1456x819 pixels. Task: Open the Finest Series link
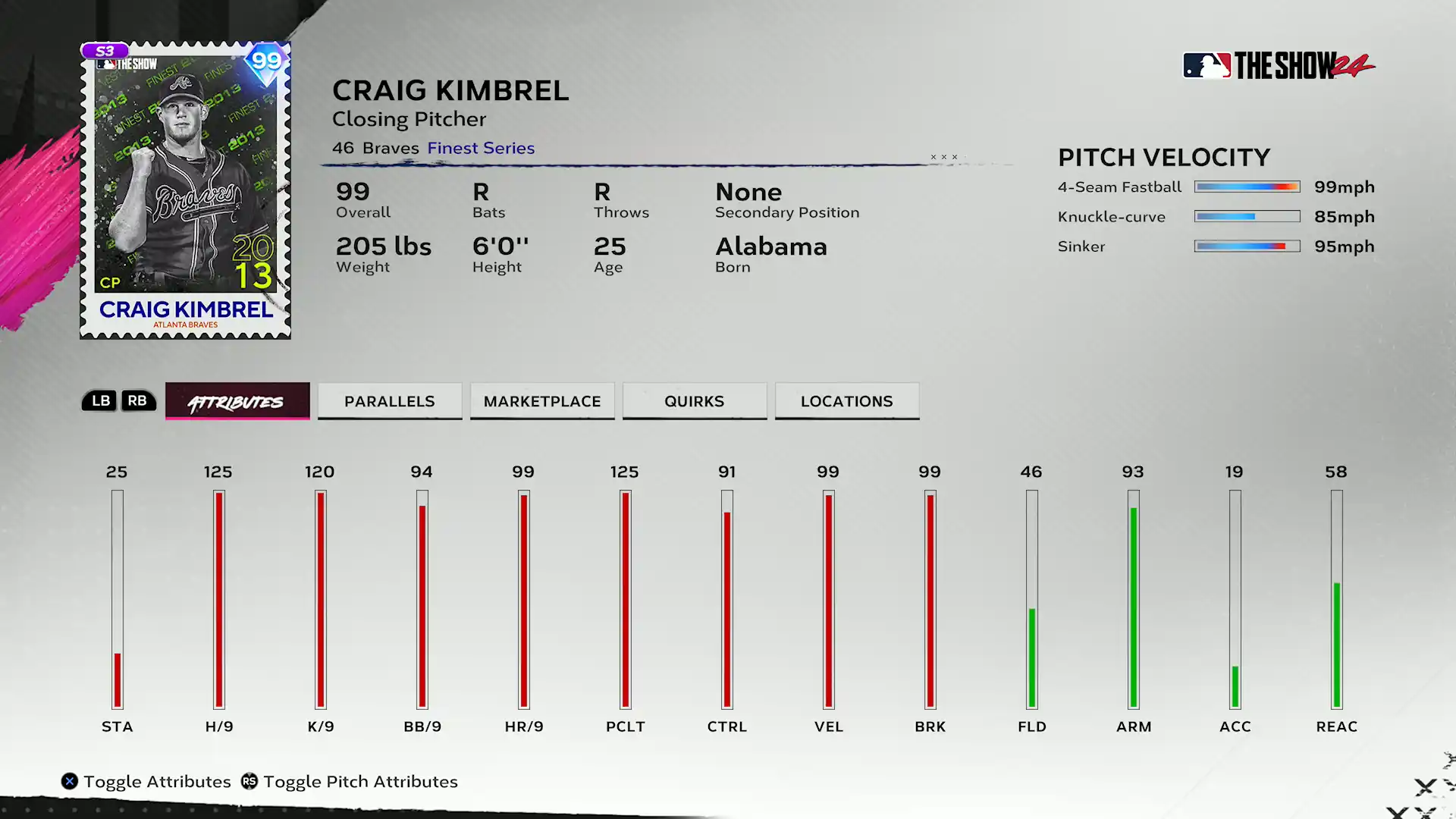tap(481, 148)
